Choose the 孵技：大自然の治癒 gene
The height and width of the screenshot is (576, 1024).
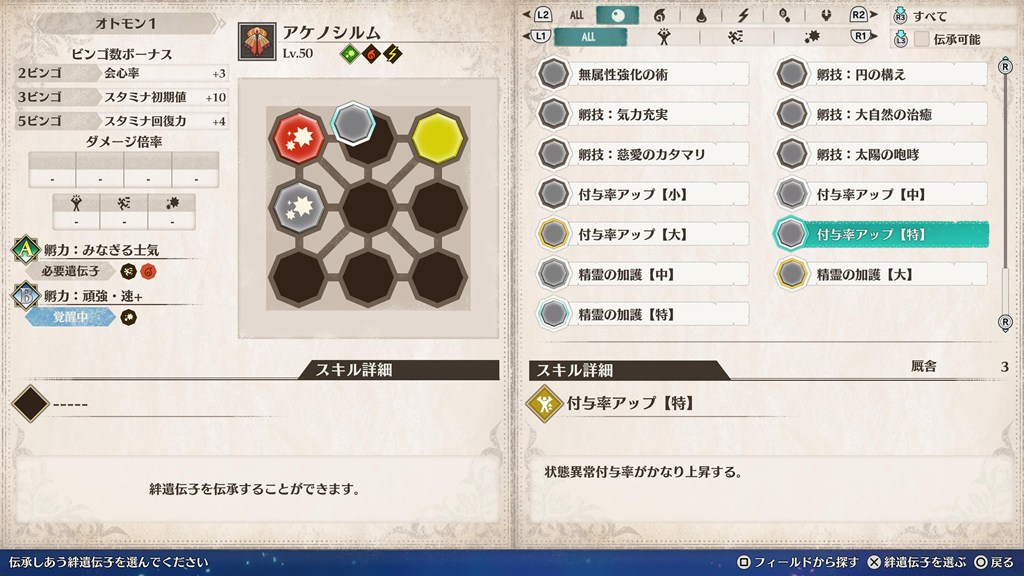coord(882,114)
